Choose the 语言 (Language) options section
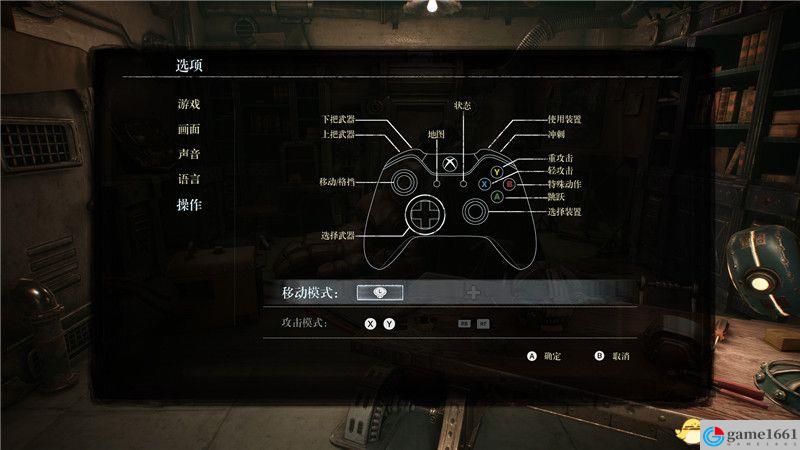This screenshot has width=800, height=450. (189, 180)
